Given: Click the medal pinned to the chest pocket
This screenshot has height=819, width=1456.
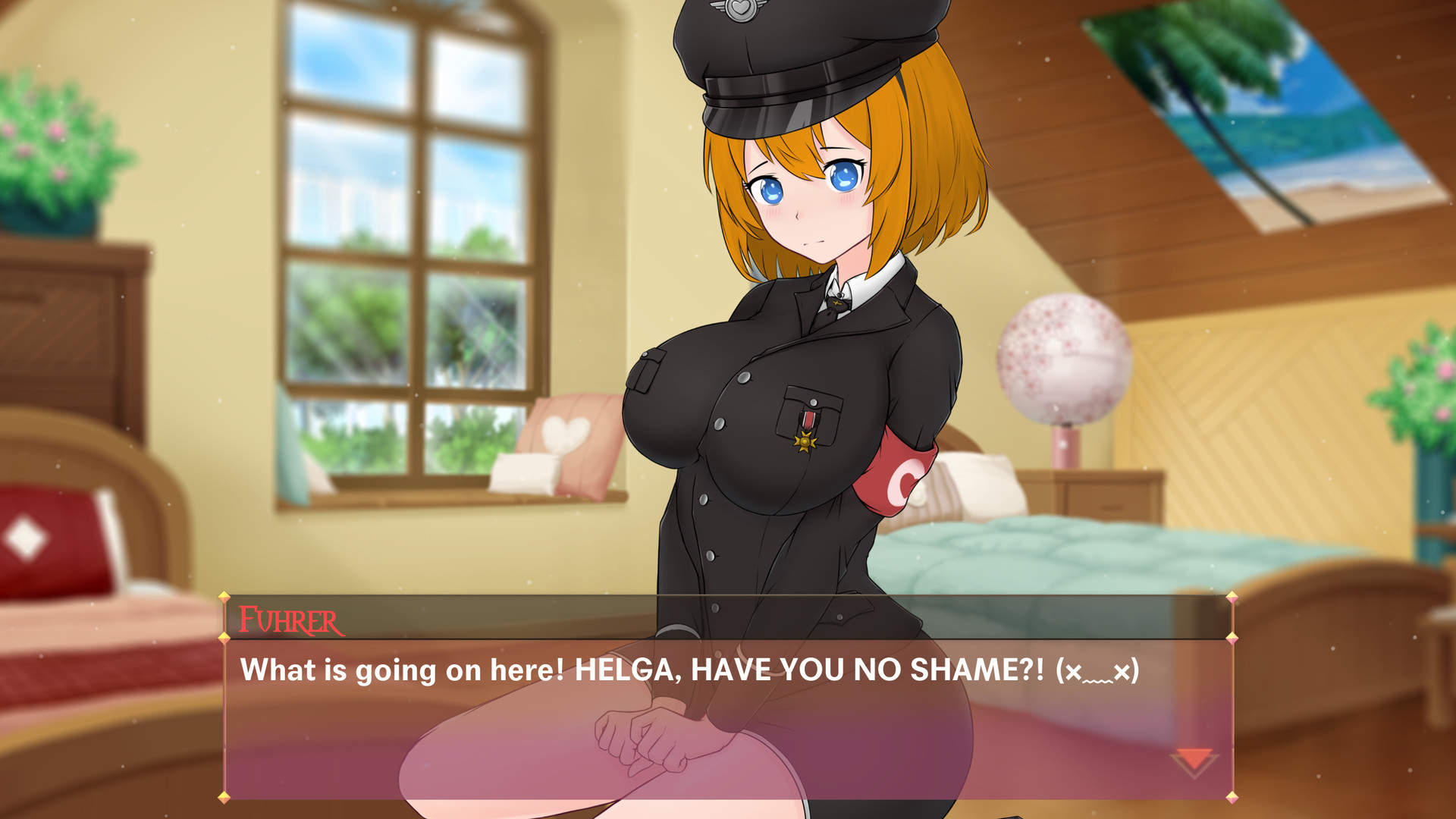Looking at the screenshot, I should pos(805,440).
